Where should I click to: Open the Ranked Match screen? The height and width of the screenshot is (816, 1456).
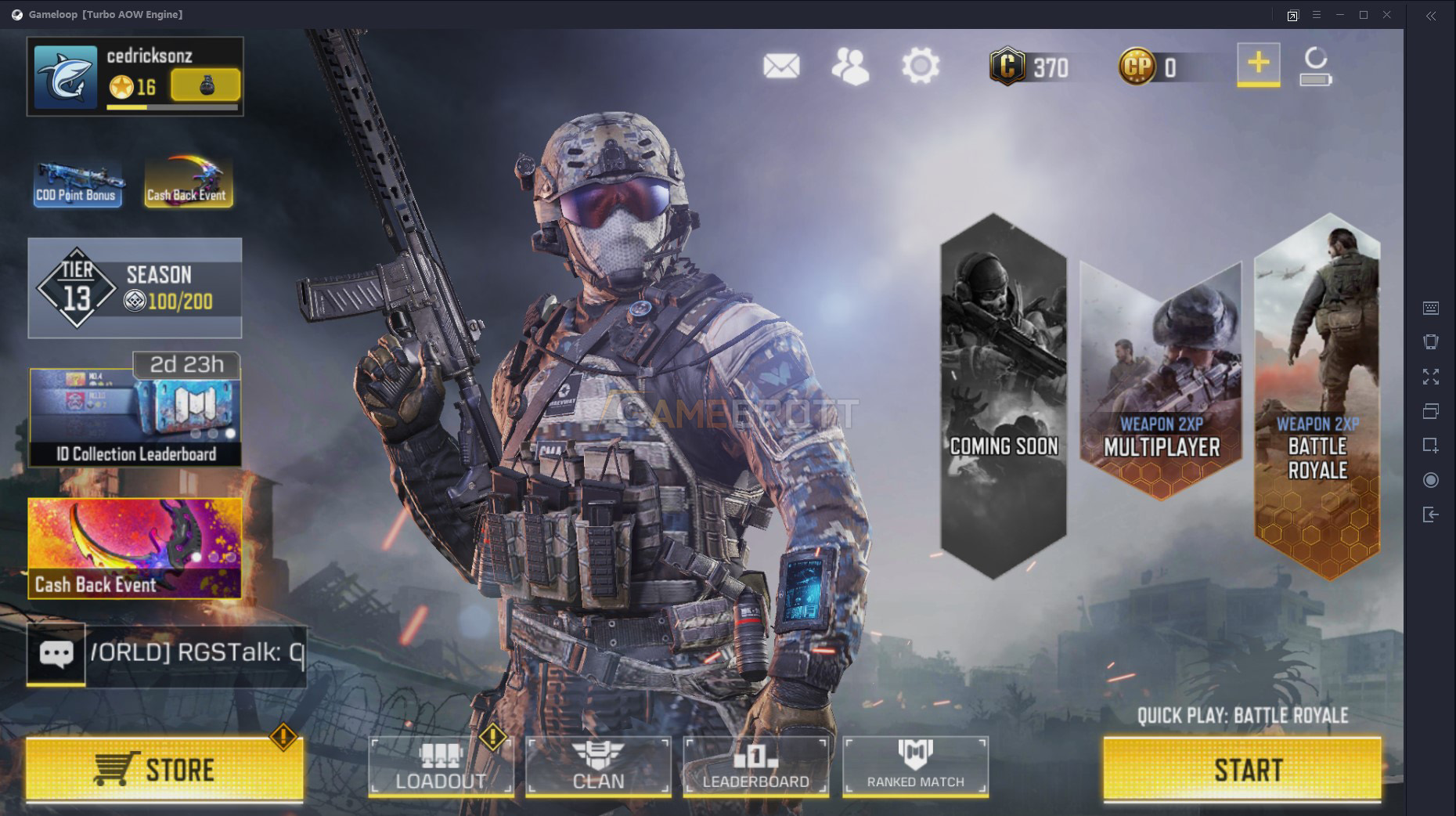tap(914, 767)
